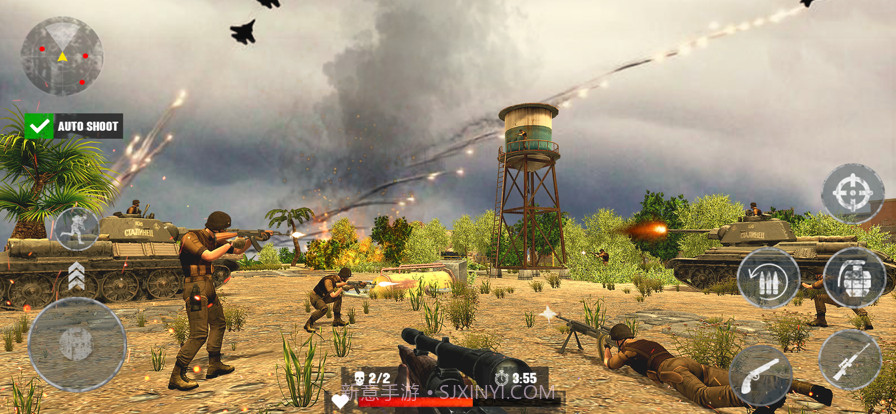Switch to the pistol weapon
The height and width of the screenshot is (414, 896).
coord(760,375)
